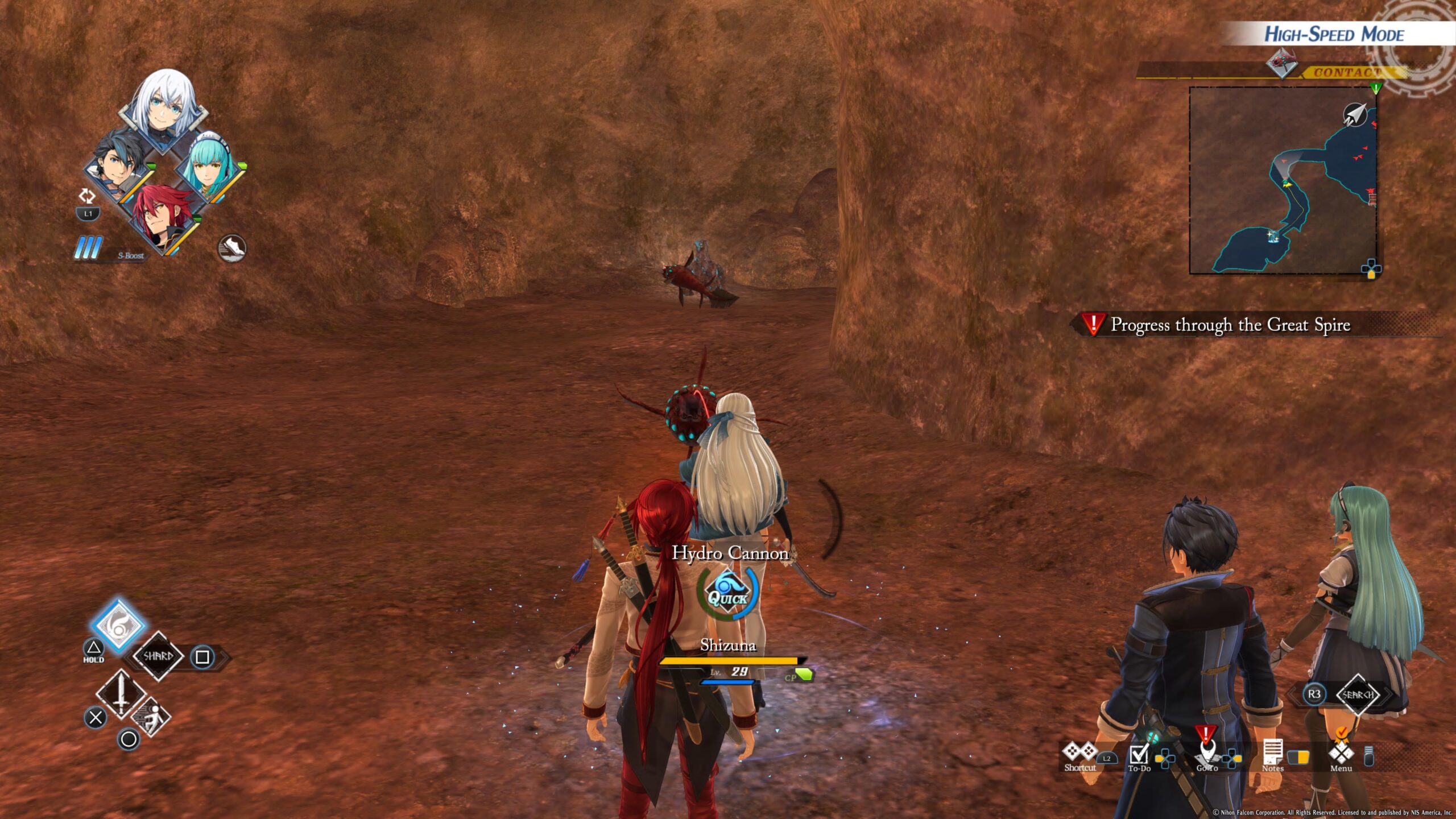Show the Great Spire objective tracker
The image size is (1456, 819).
[x=1228, y=325]
